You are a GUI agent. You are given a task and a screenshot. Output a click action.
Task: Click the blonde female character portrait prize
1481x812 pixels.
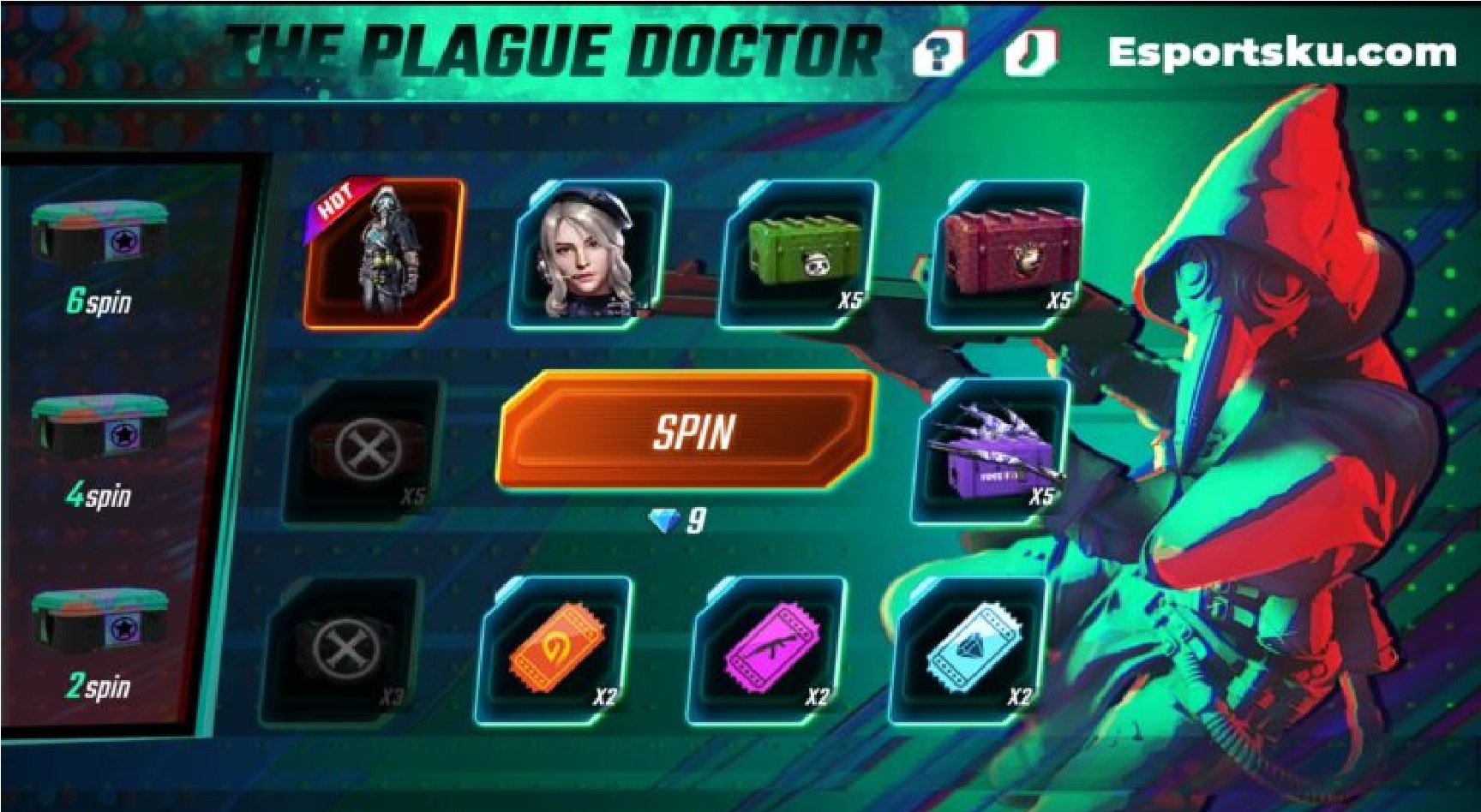[591, 253]
